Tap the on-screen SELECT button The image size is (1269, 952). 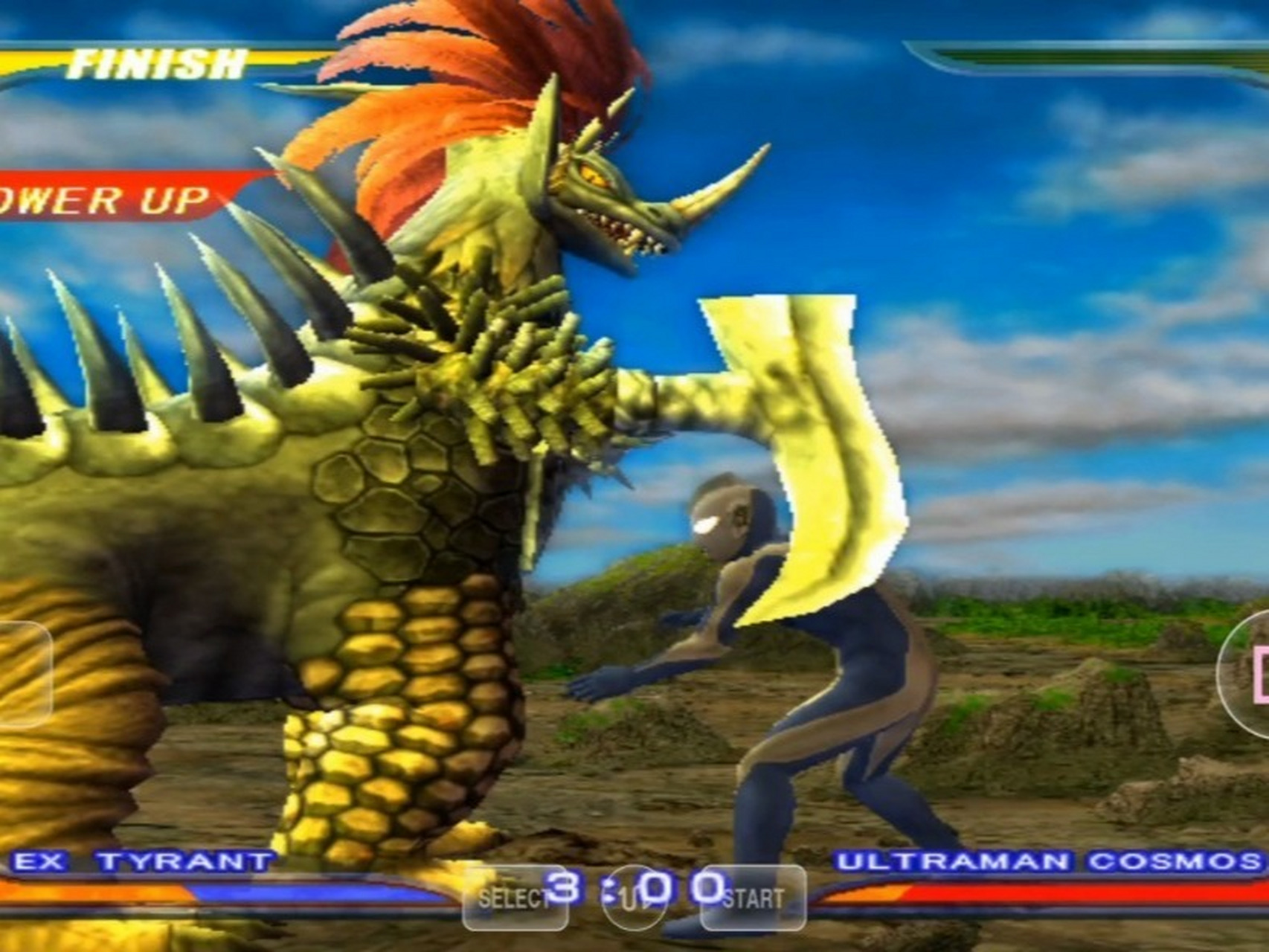click(515, 898)
